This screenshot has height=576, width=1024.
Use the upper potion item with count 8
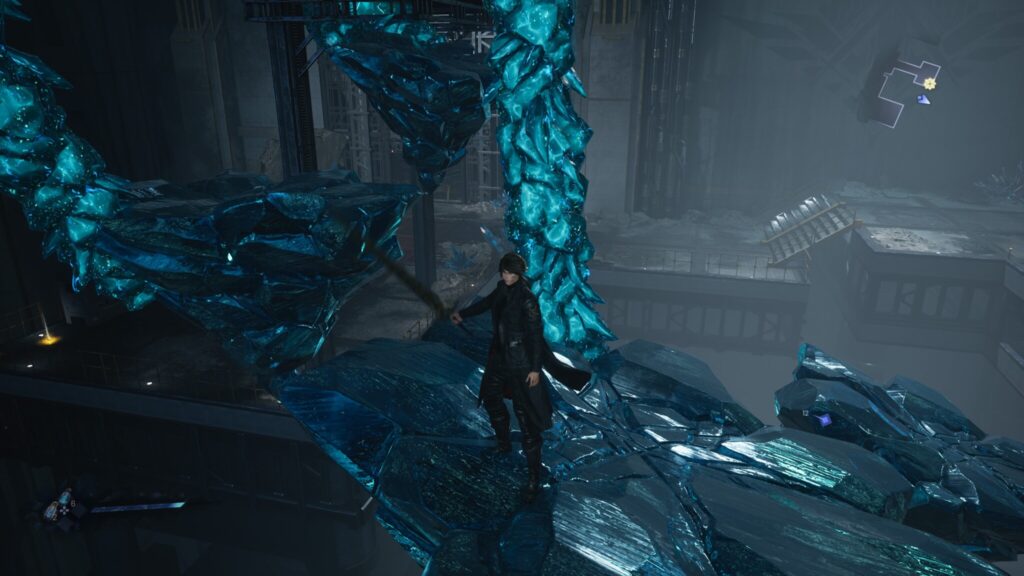(x=66, y=495)
